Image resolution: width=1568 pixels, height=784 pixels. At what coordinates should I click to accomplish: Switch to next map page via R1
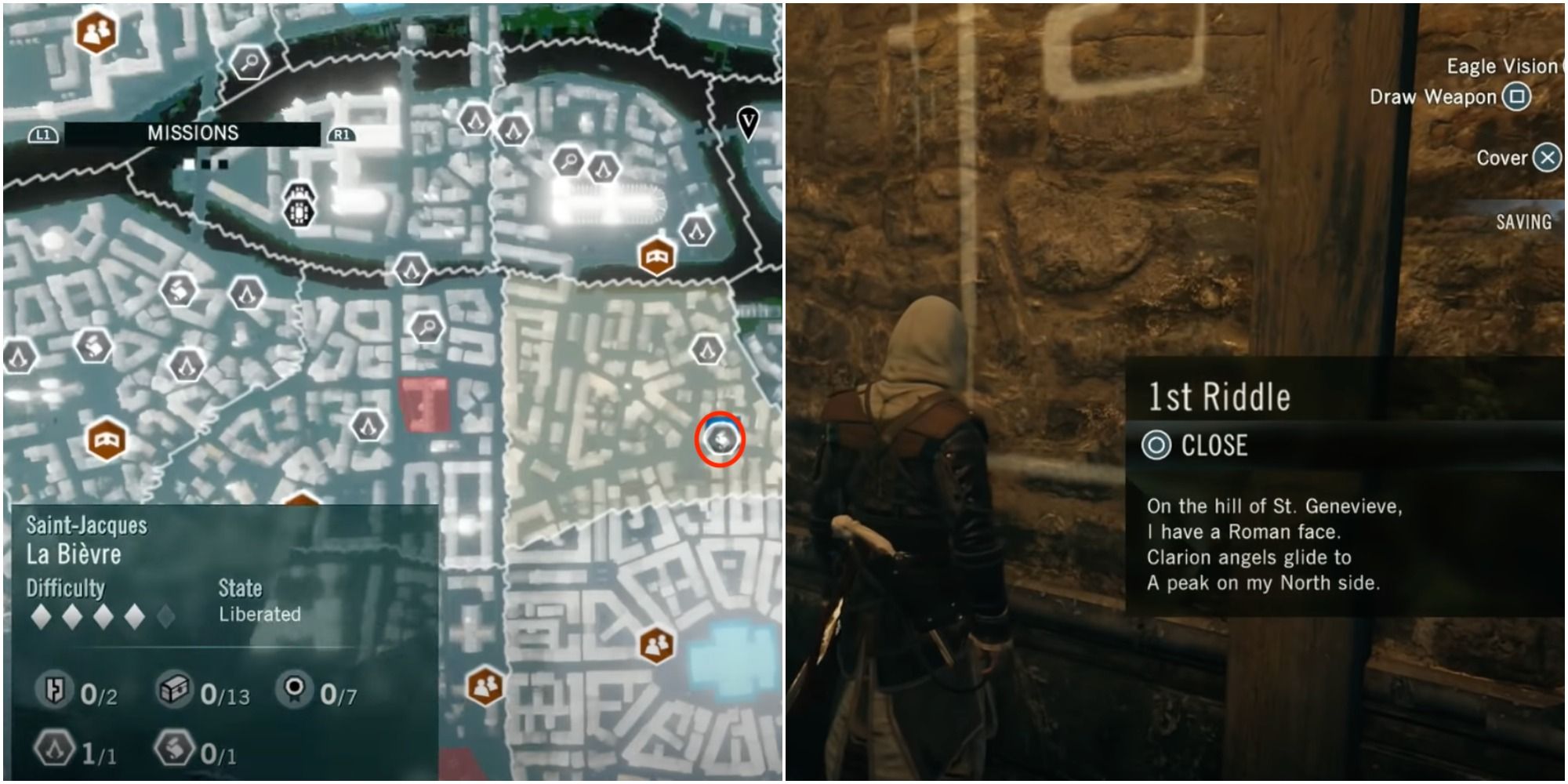point(341,135)
